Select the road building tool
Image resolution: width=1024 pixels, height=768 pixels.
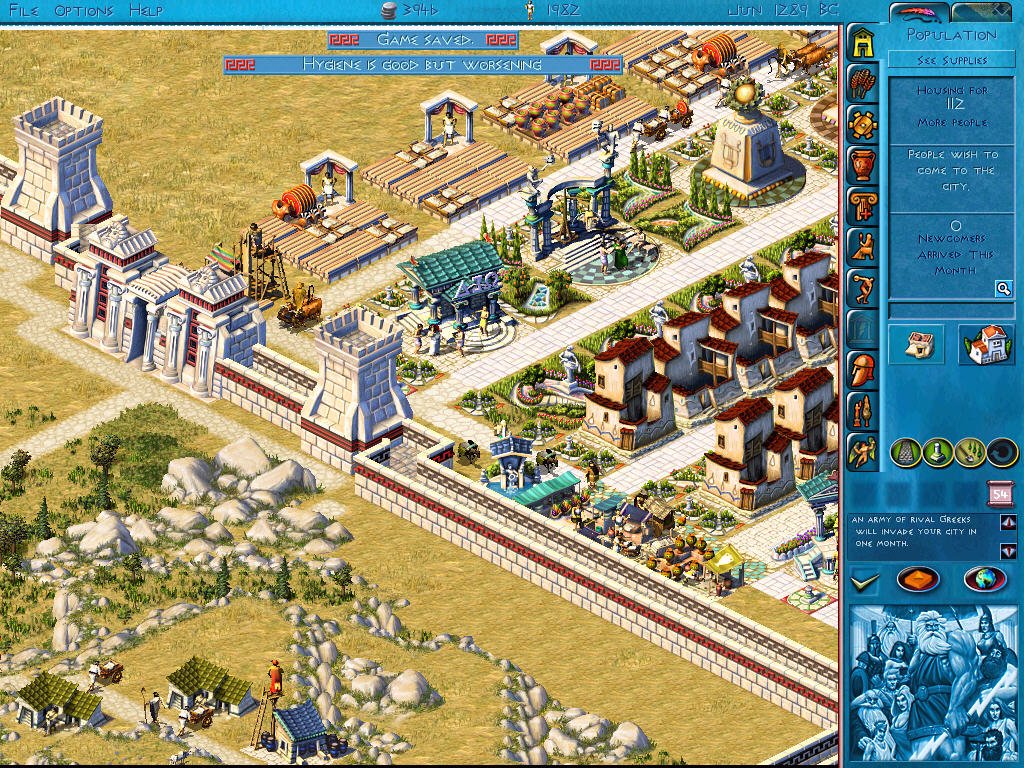point(904,453)
